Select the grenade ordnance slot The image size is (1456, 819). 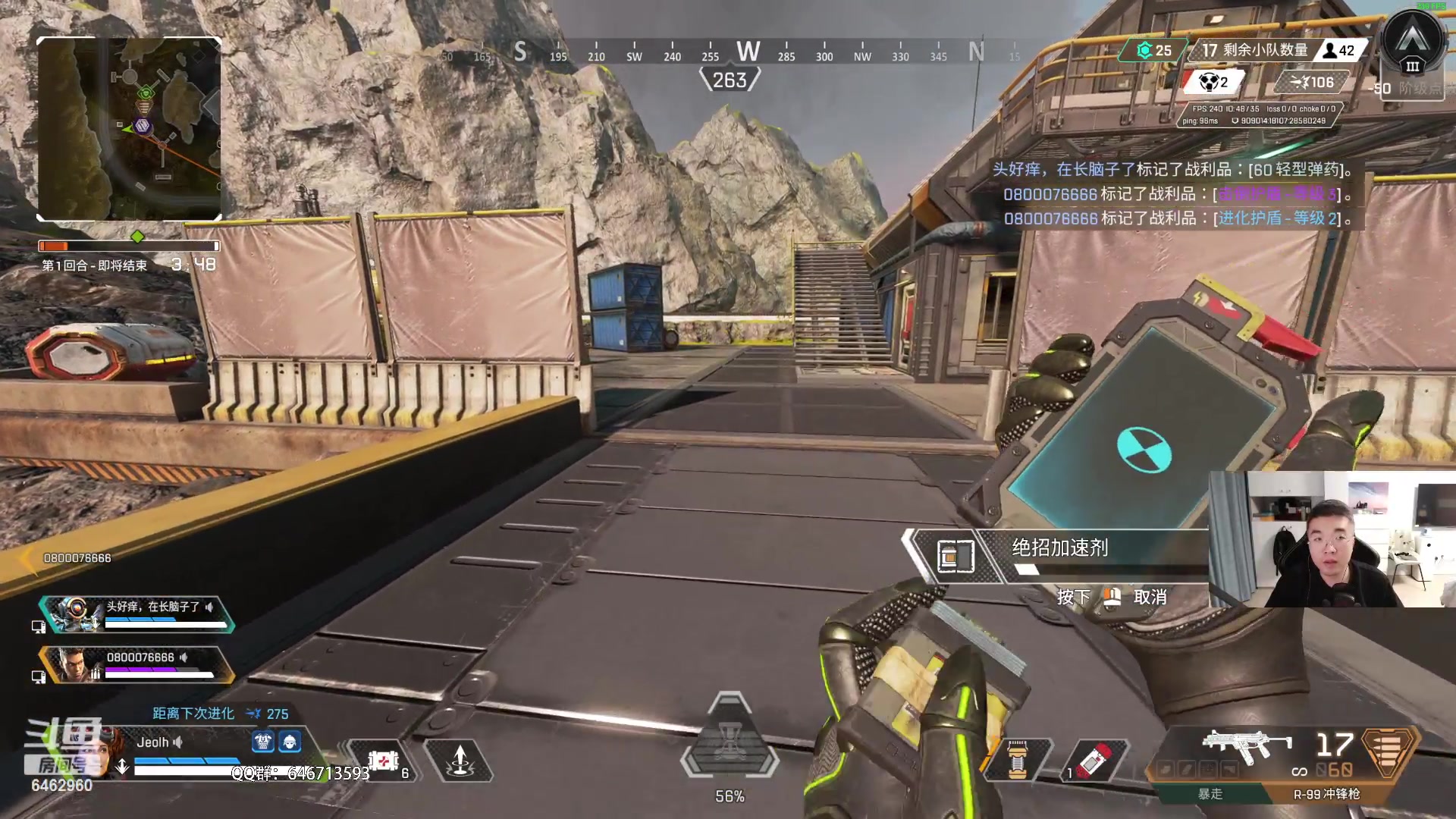coord(1092,761)
